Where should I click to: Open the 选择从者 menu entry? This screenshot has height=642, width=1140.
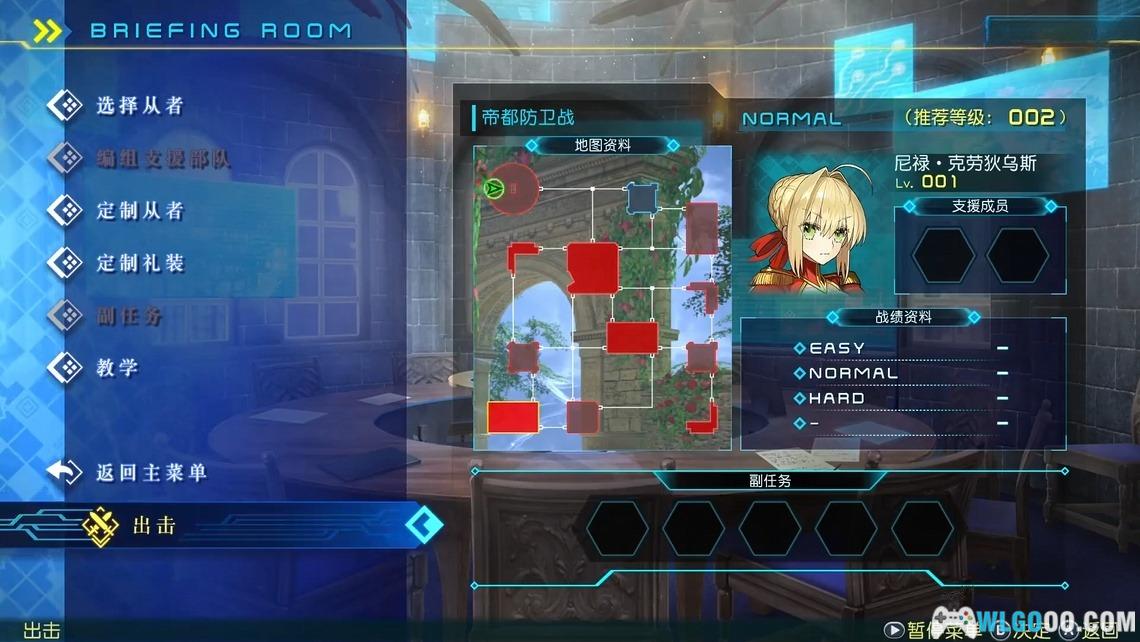point(139,105)
